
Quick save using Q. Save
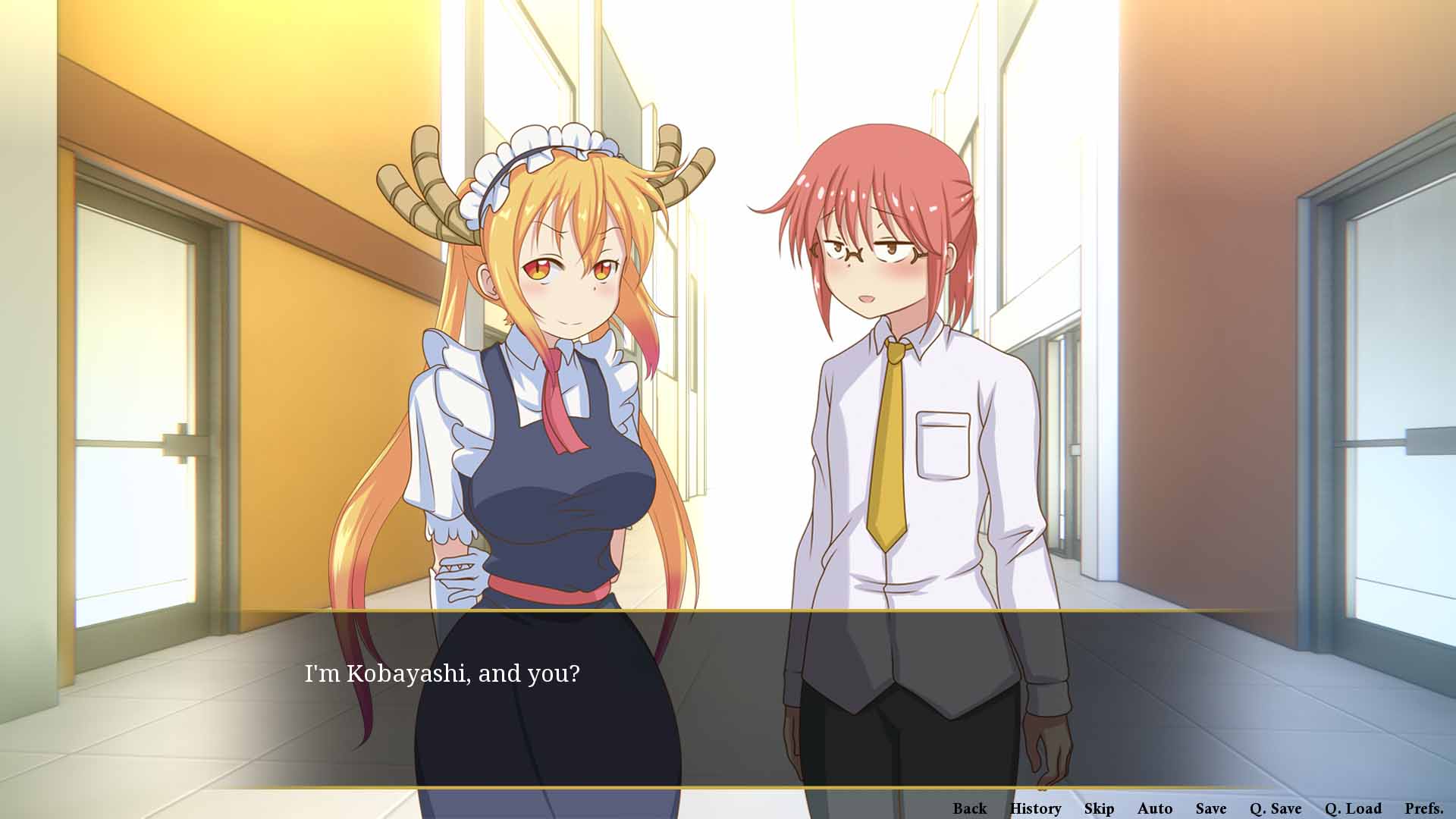[1276, 808]
